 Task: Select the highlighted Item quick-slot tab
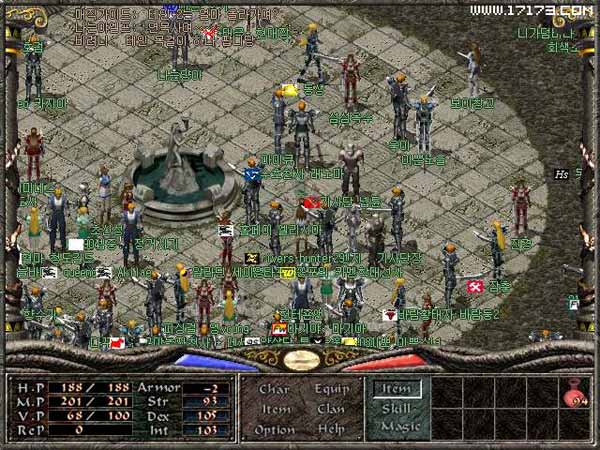(x=397, y=389)
